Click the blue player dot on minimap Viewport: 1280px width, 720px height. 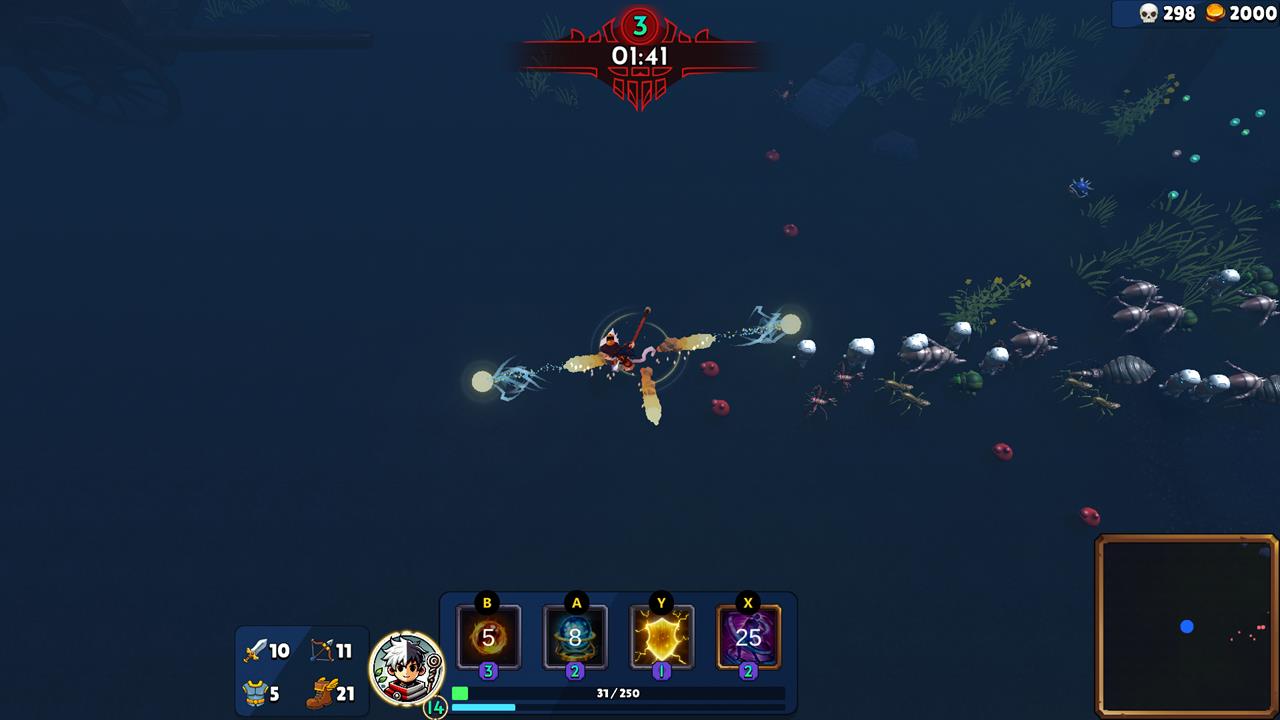pyautogui.click(x=1186, y=626)
